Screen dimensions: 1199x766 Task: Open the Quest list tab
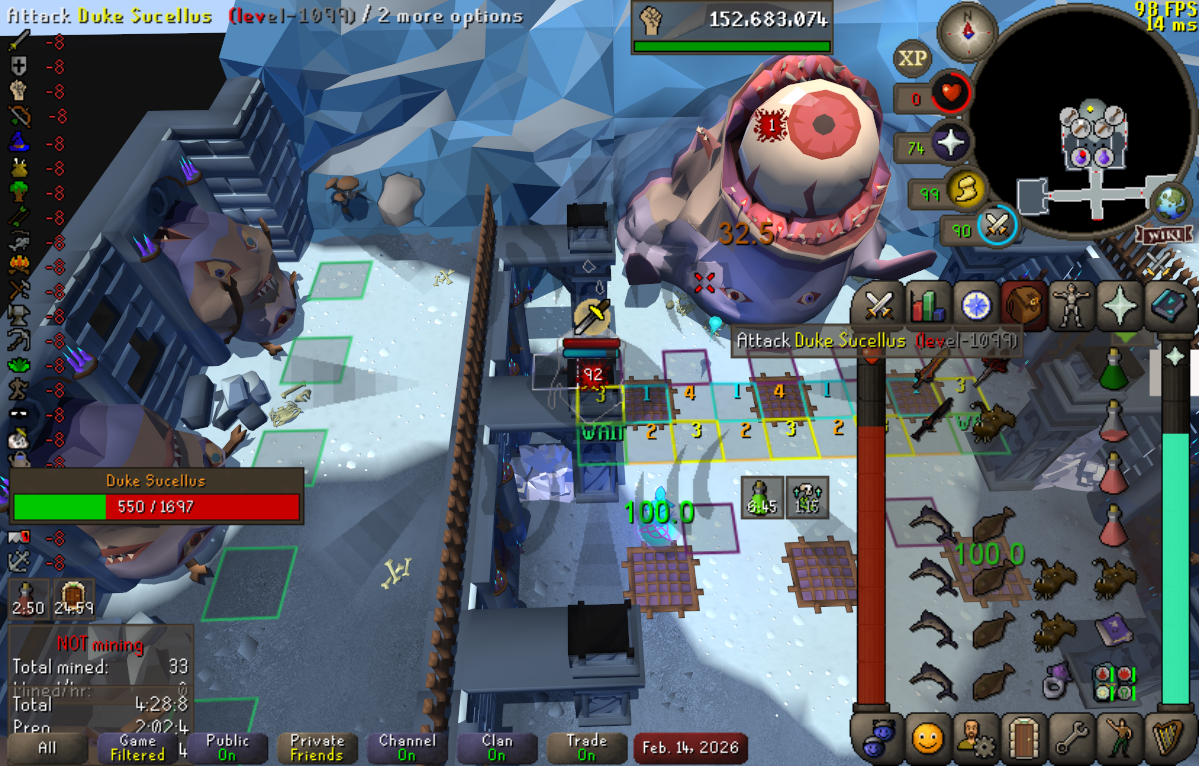(975, 305)
